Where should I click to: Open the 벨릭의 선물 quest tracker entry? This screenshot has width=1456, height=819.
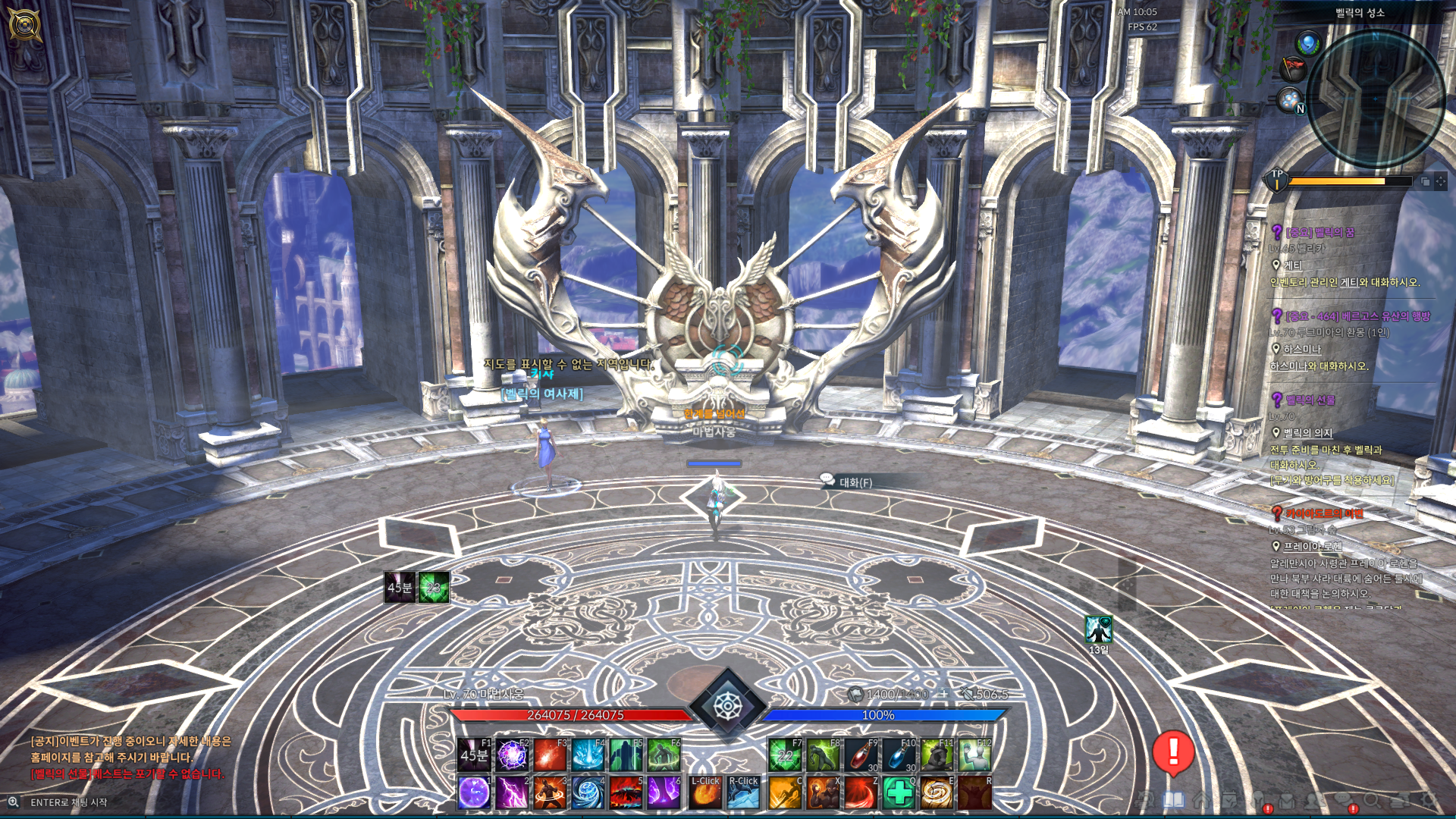[x=1310, y=400]
